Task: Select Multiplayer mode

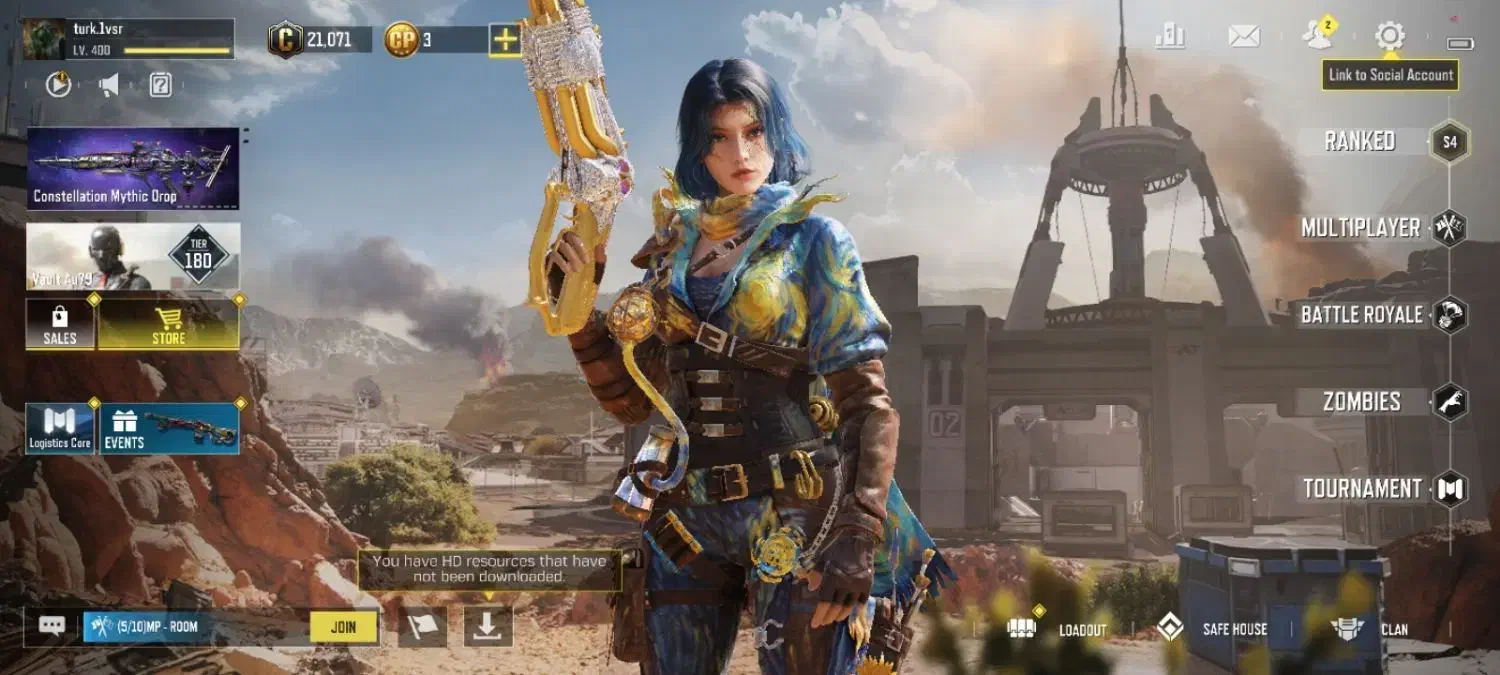Action: [1361, 228]
